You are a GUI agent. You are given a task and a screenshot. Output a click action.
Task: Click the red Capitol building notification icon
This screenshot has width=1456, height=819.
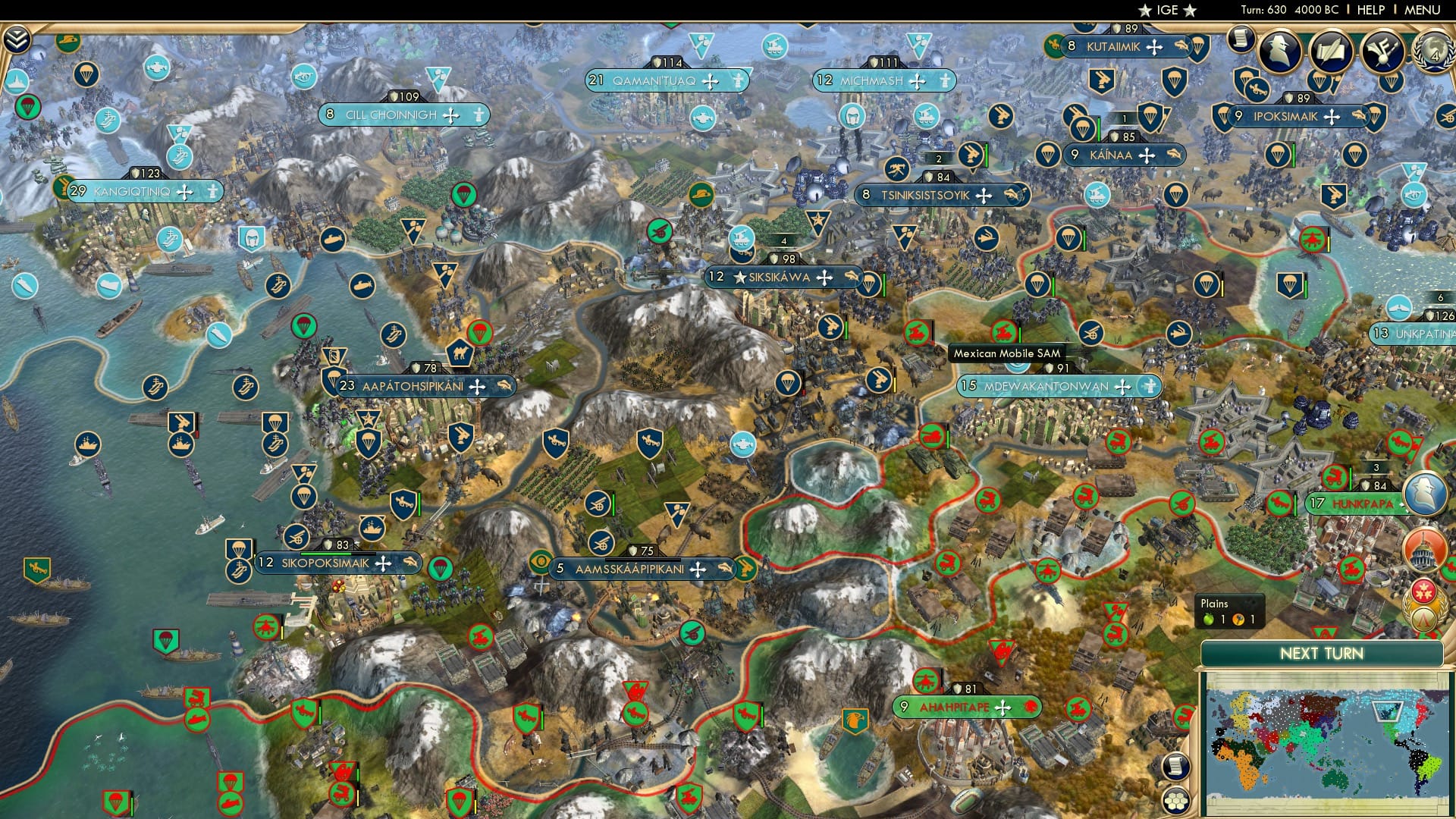(x=1423, y=550)
